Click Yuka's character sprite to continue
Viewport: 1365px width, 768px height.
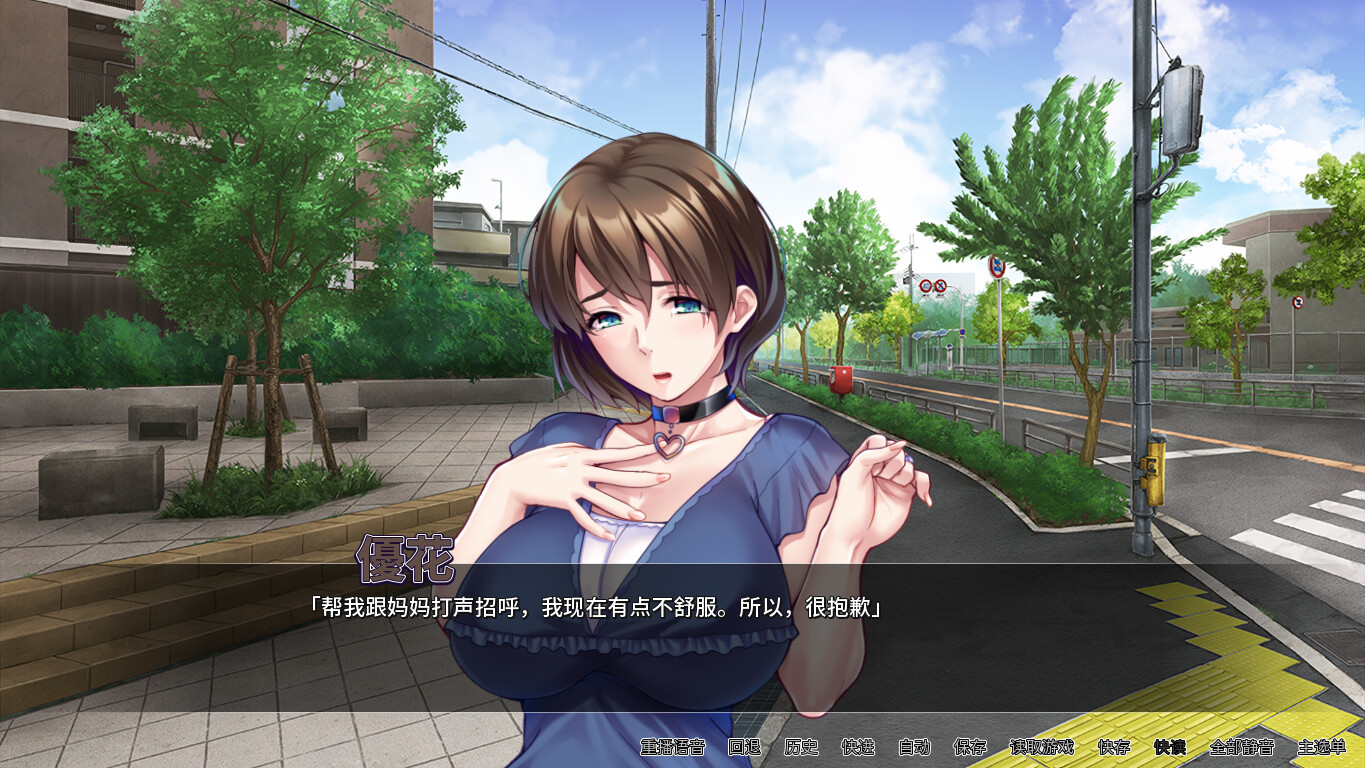click(x=650, y=350)
